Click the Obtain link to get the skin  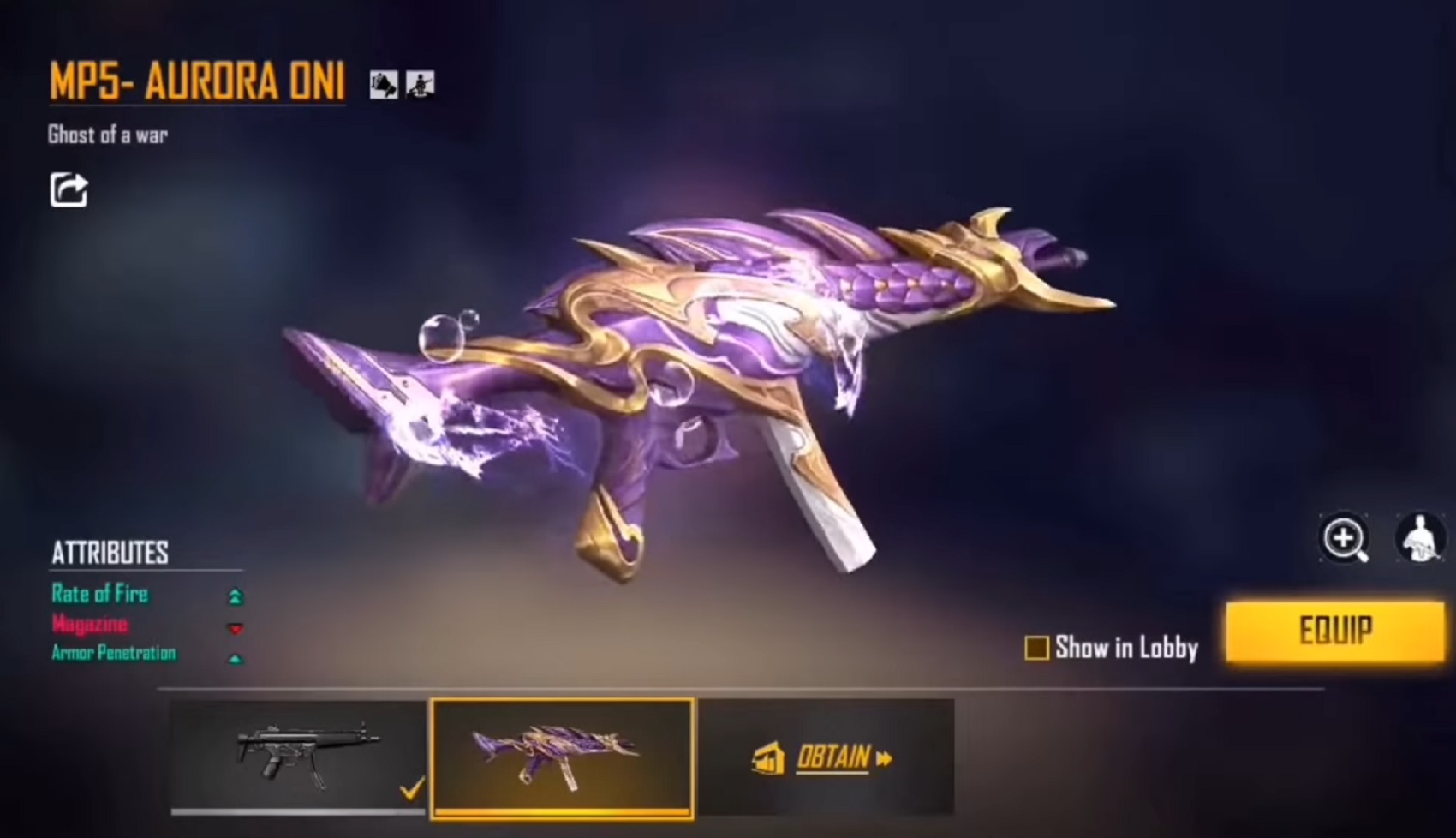(x=832, y=757)
